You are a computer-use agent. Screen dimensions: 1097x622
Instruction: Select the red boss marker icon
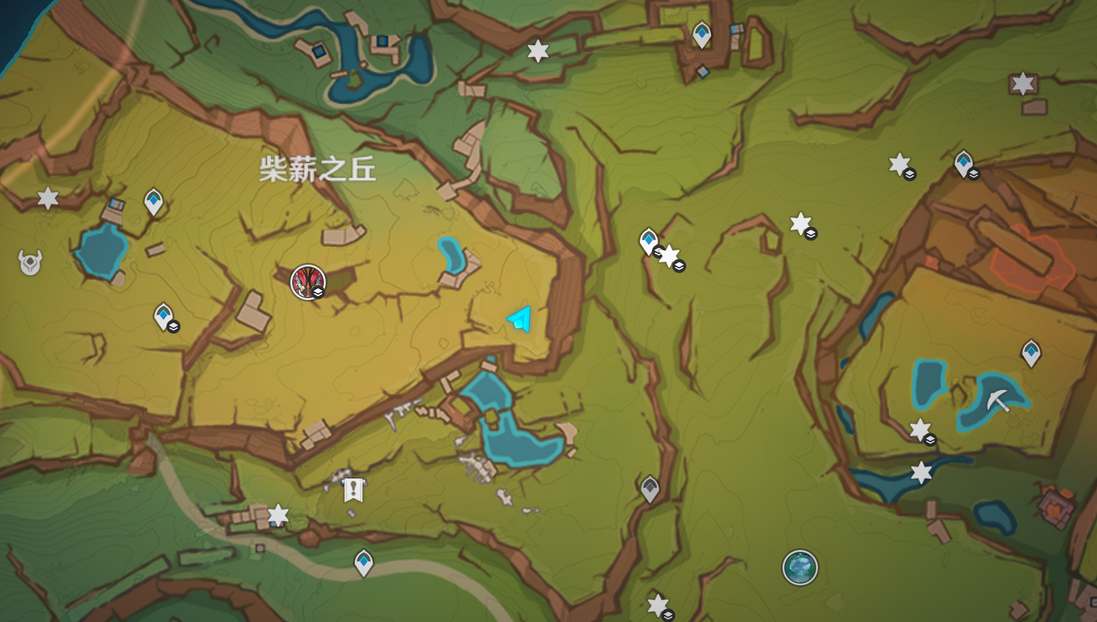[307, 281]
